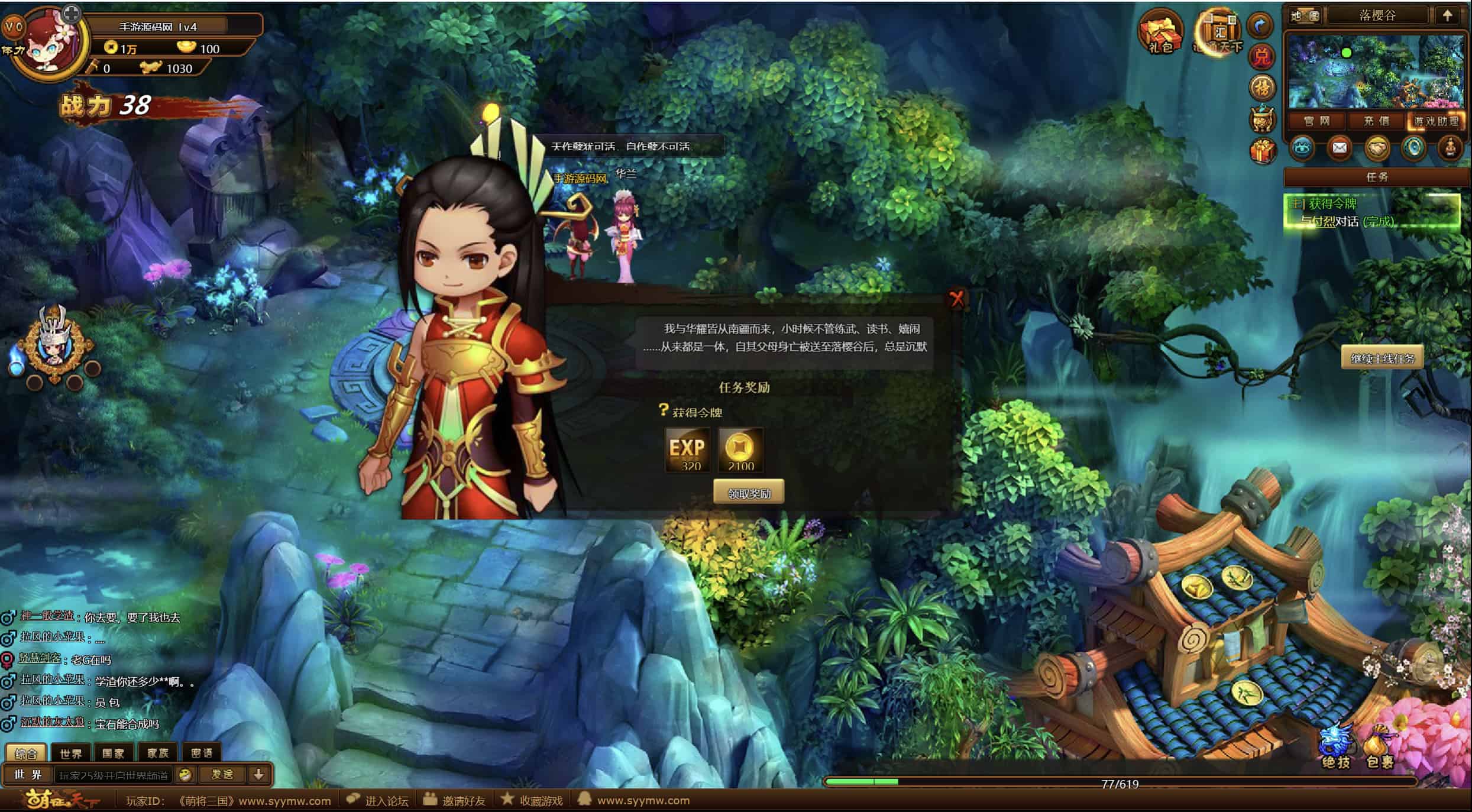This screenshot has width=1472, height=812.
Task: Switch to the 世界 chat tab
Action: 71,753
